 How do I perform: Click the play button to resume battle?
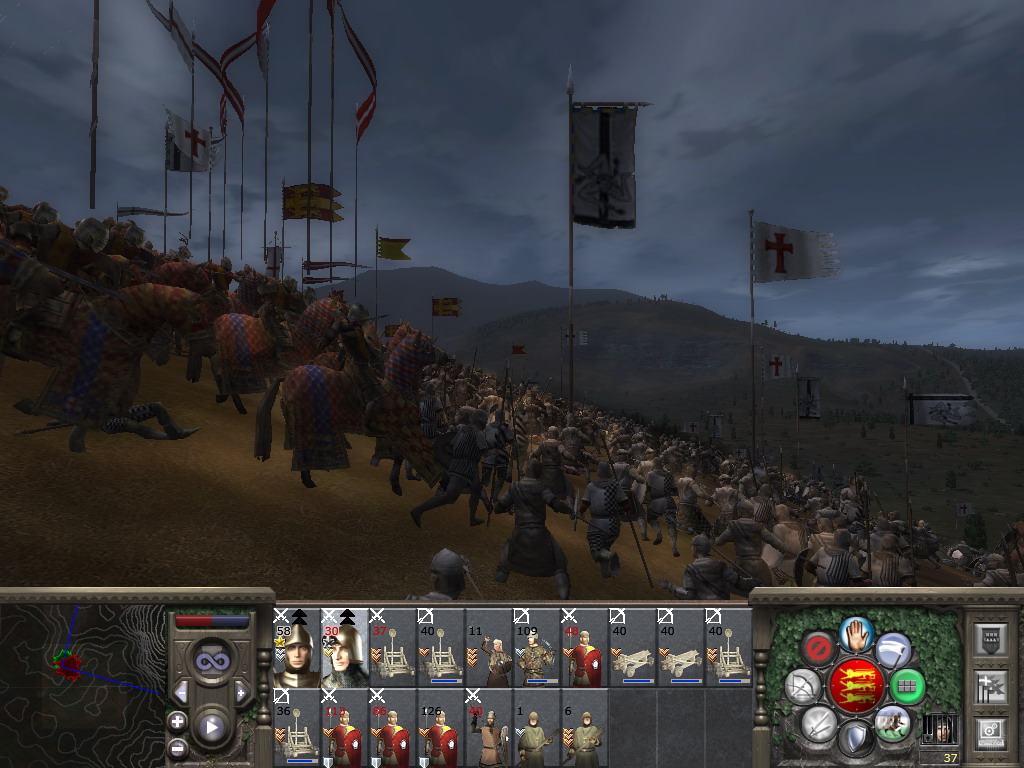point(211,727)
